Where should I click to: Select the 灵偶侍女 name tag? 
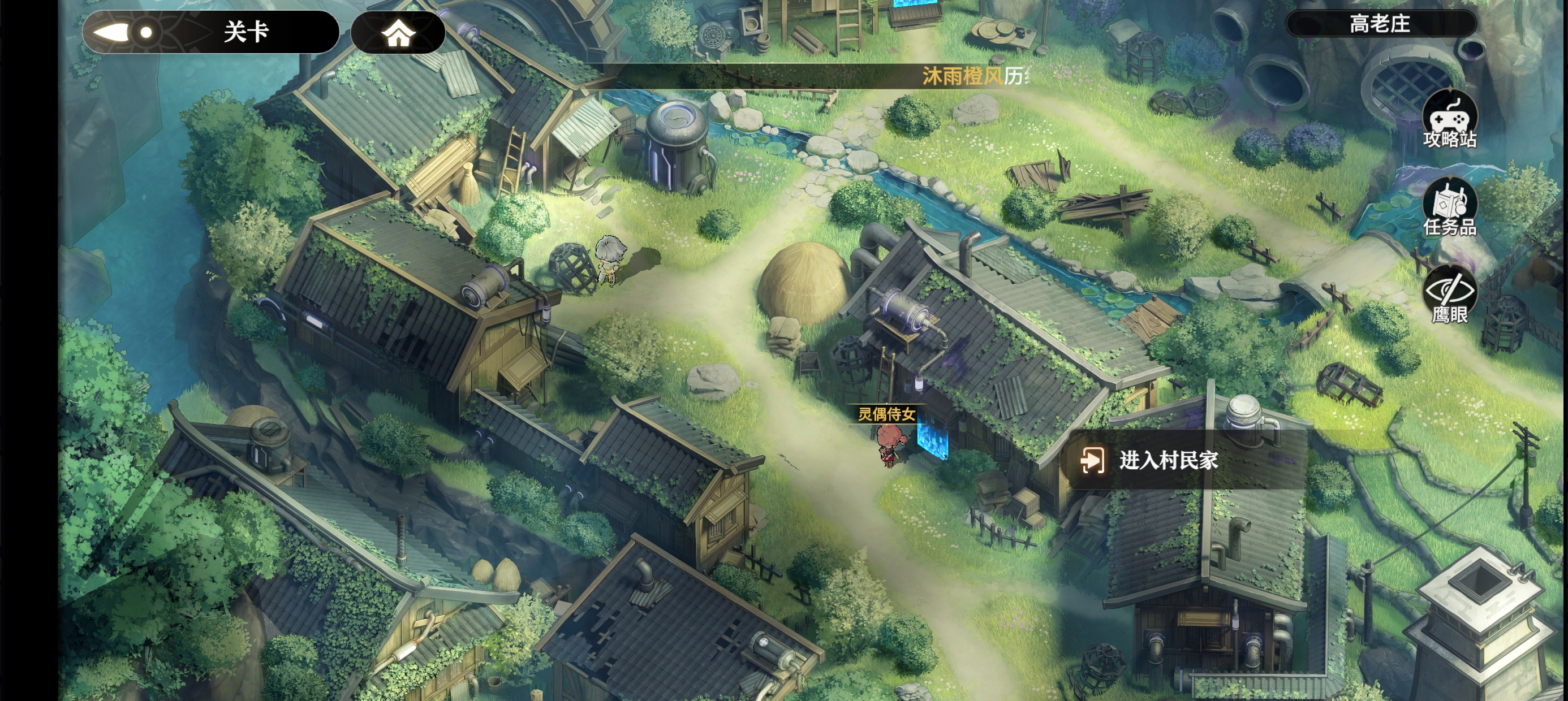(x=886, y=414)
